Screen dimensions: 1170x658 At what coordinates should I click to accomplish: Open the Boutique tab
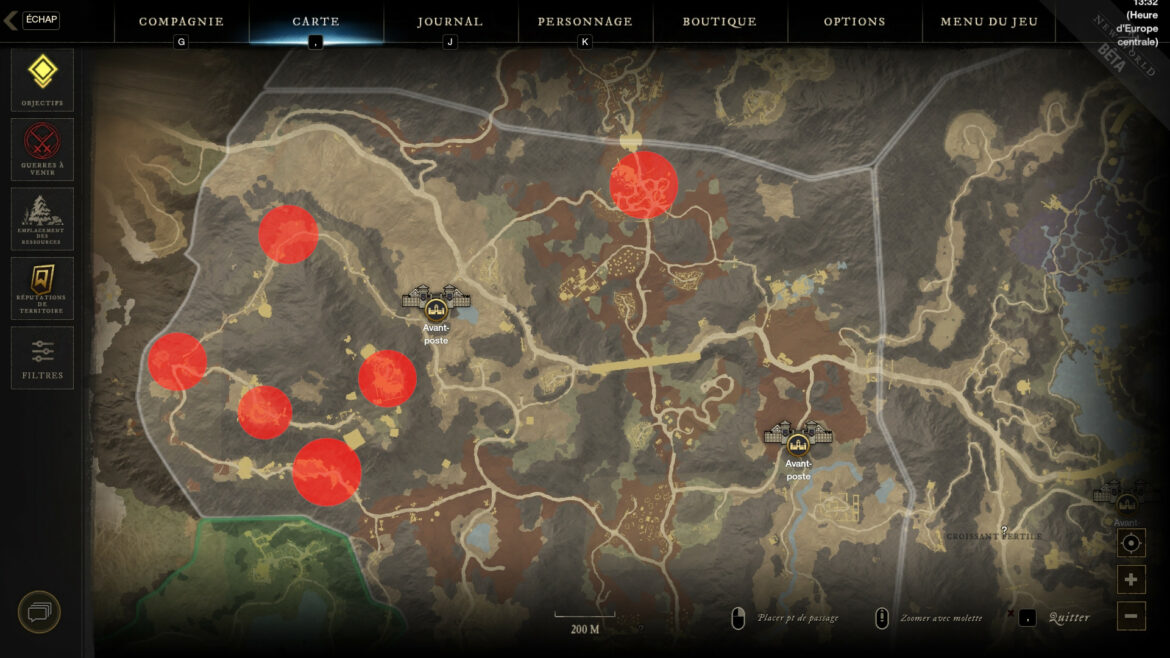pos(719,21)
